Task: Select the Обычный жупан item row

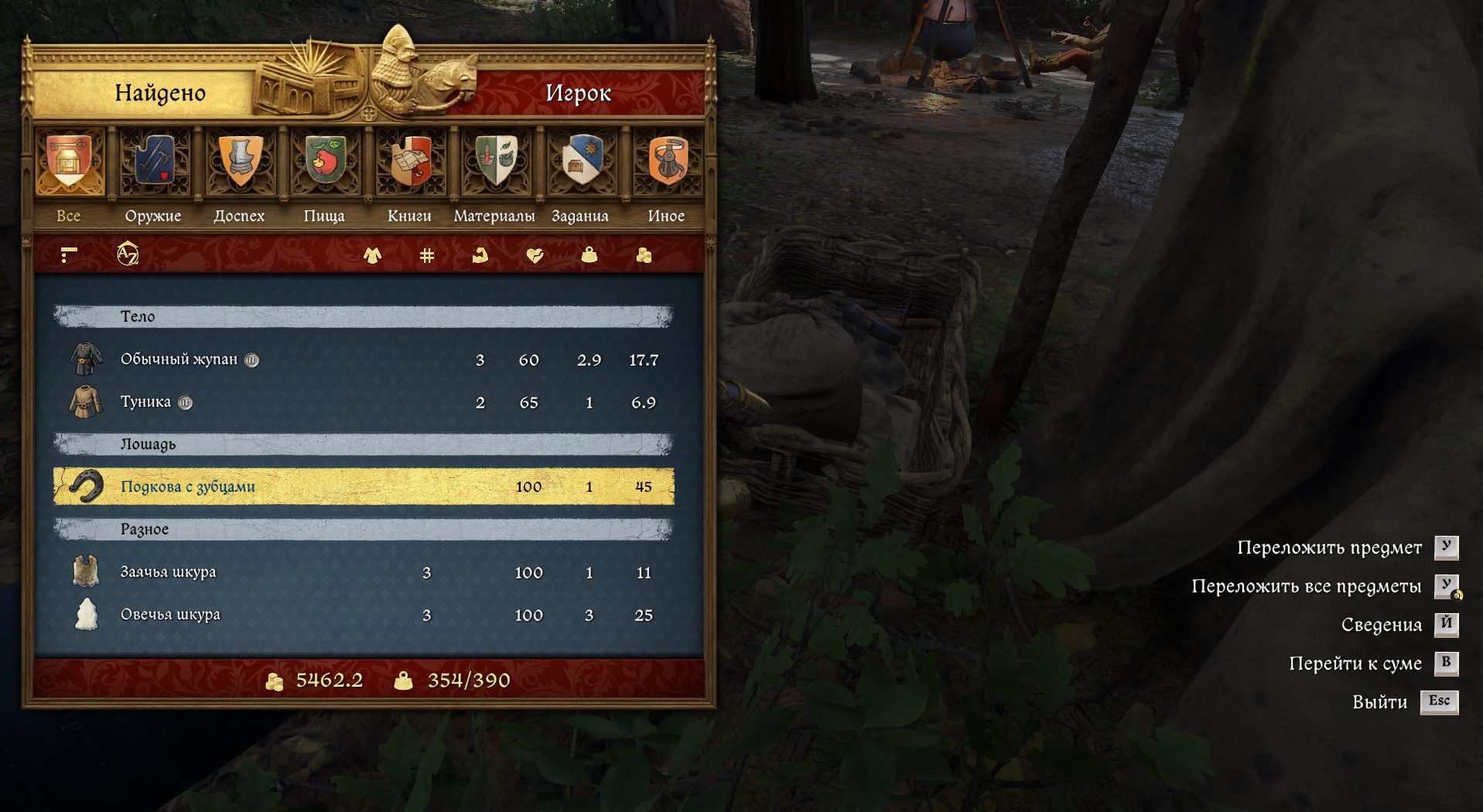Action: click(x=364, y=360)
